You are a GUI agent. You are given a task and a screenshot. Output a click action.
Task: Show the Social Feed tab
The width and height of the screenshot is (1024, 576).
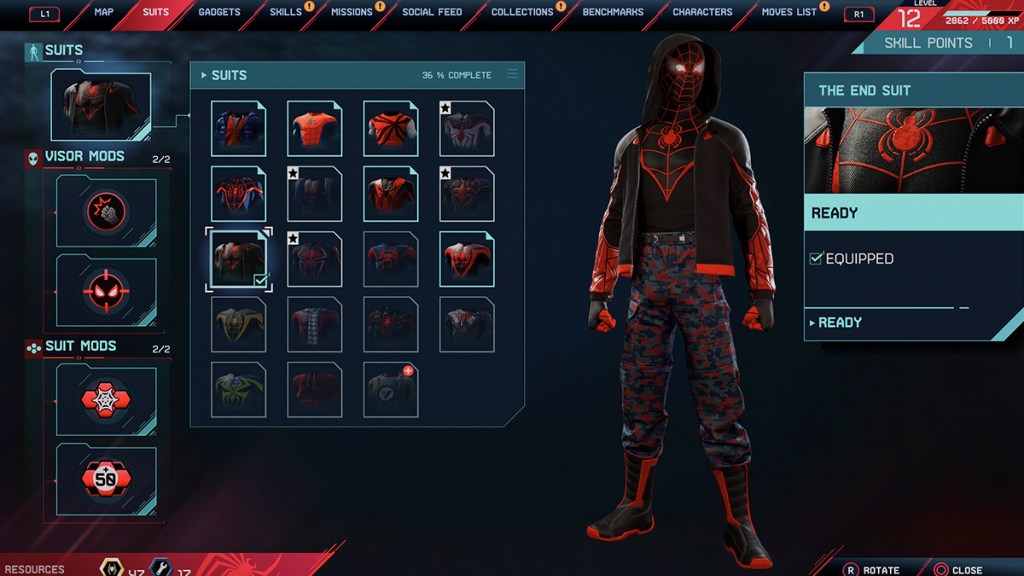coord(432,12)
